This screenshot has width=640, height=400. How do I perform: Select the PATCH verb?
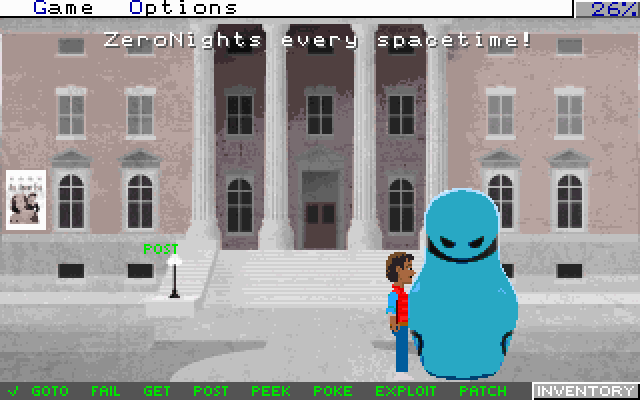[x=482, y=391]
